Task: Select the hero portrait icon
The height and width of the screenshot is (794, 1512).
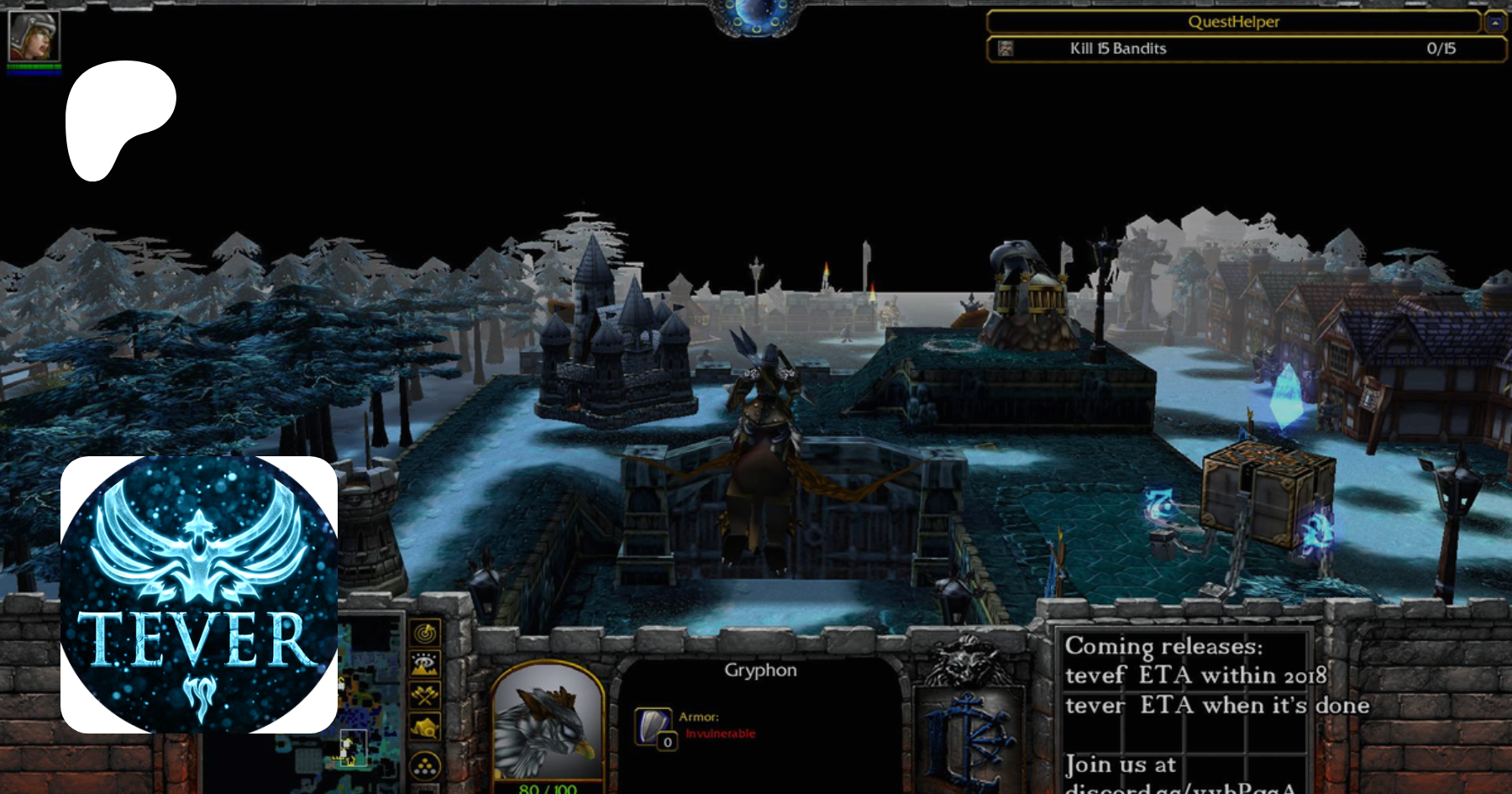Action: [x=34, y=37]
